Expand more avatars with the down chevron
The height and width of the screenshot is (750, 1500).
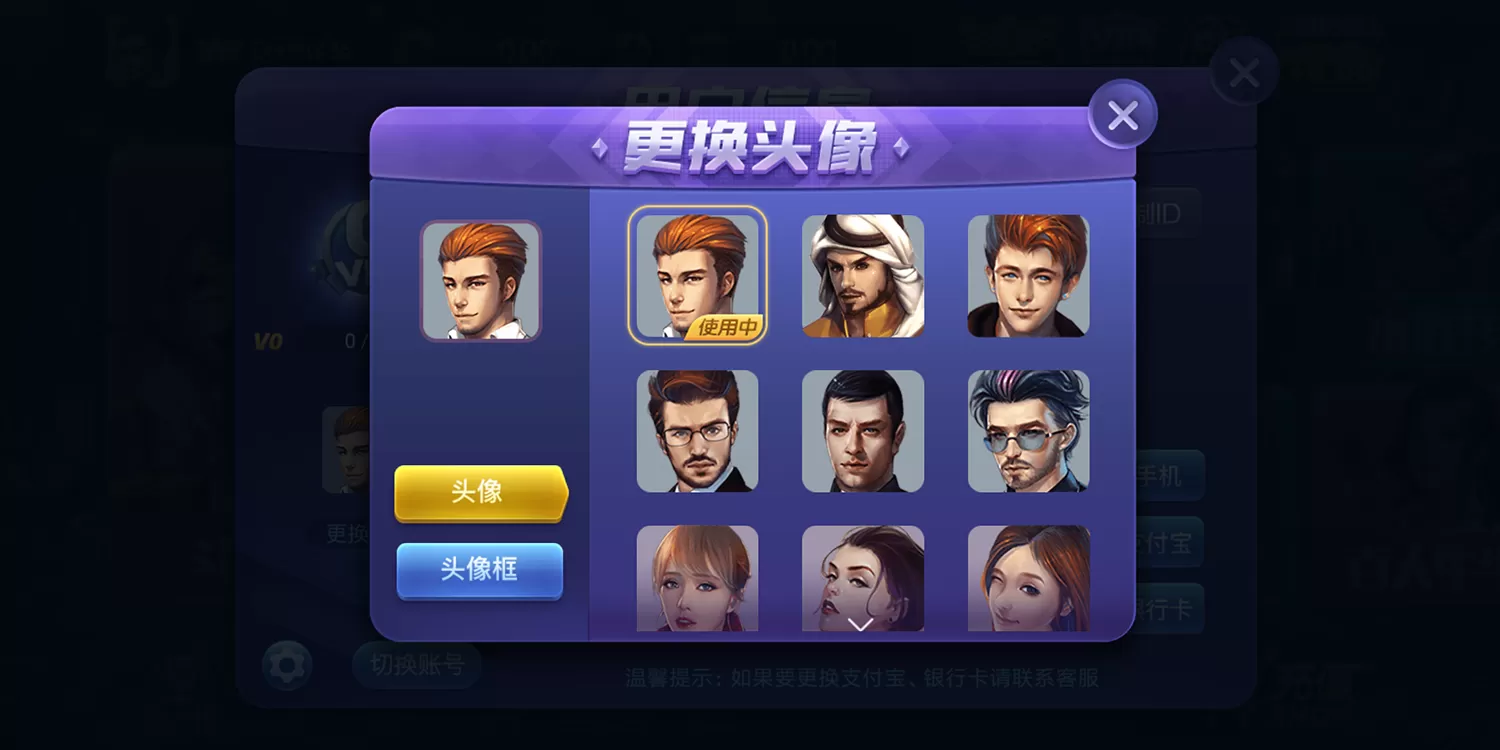point(860,625)
